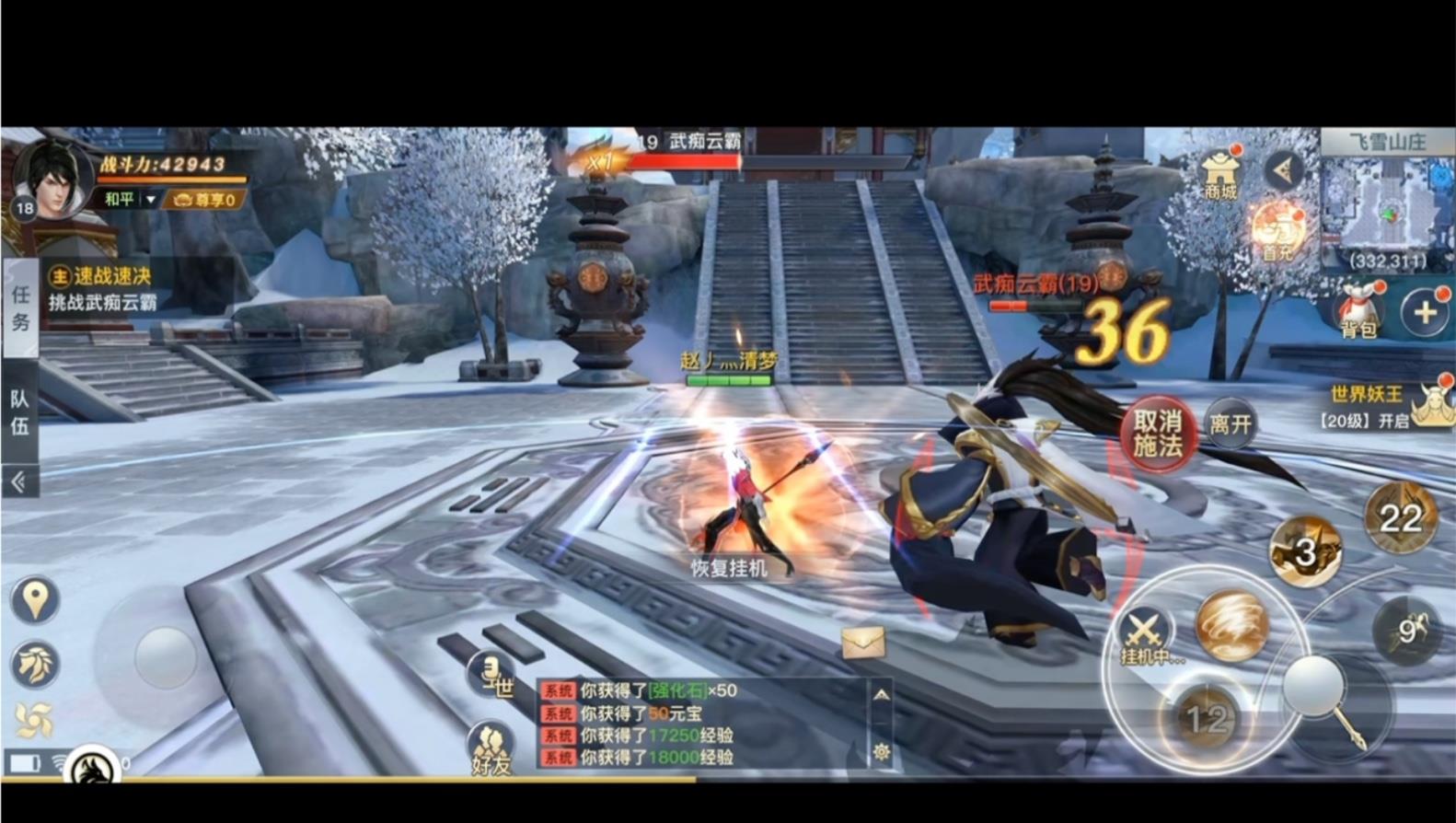Viewport: 1456px width, 823px height.
Task: Open the 背包 backpack
Action: click(1358, 311)
